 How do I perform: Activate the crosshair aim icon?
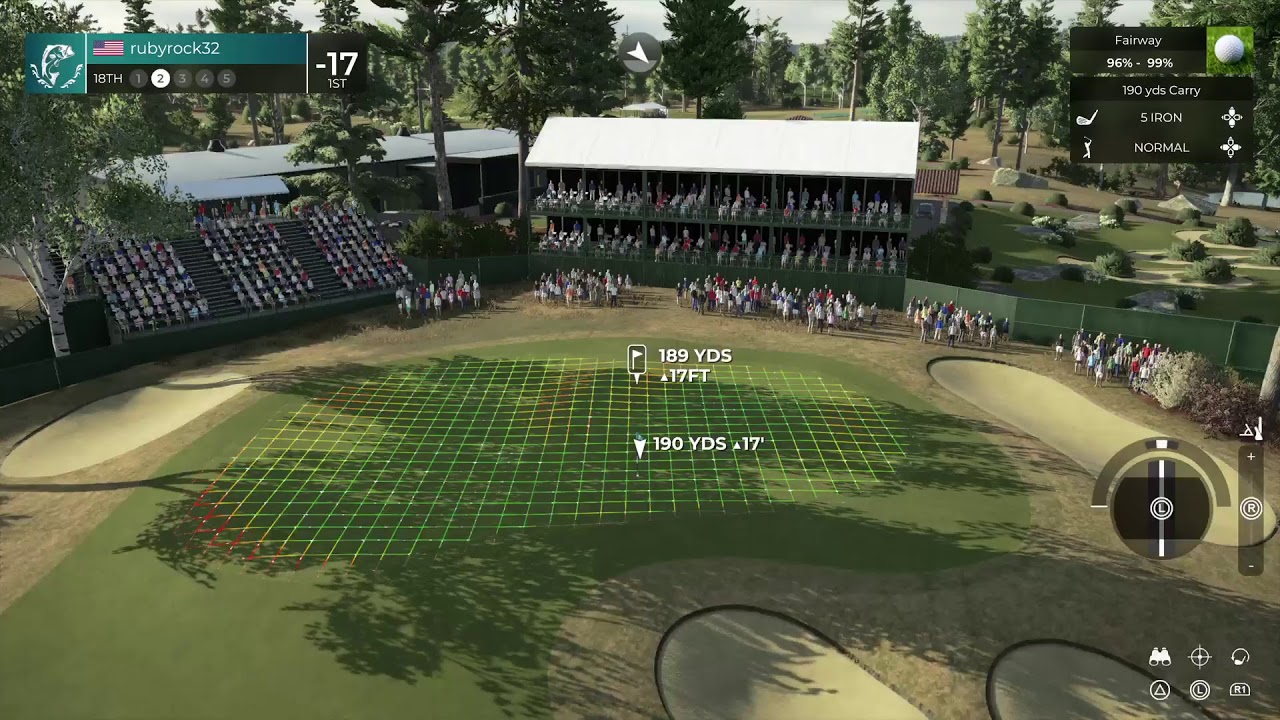point(1200,657)
